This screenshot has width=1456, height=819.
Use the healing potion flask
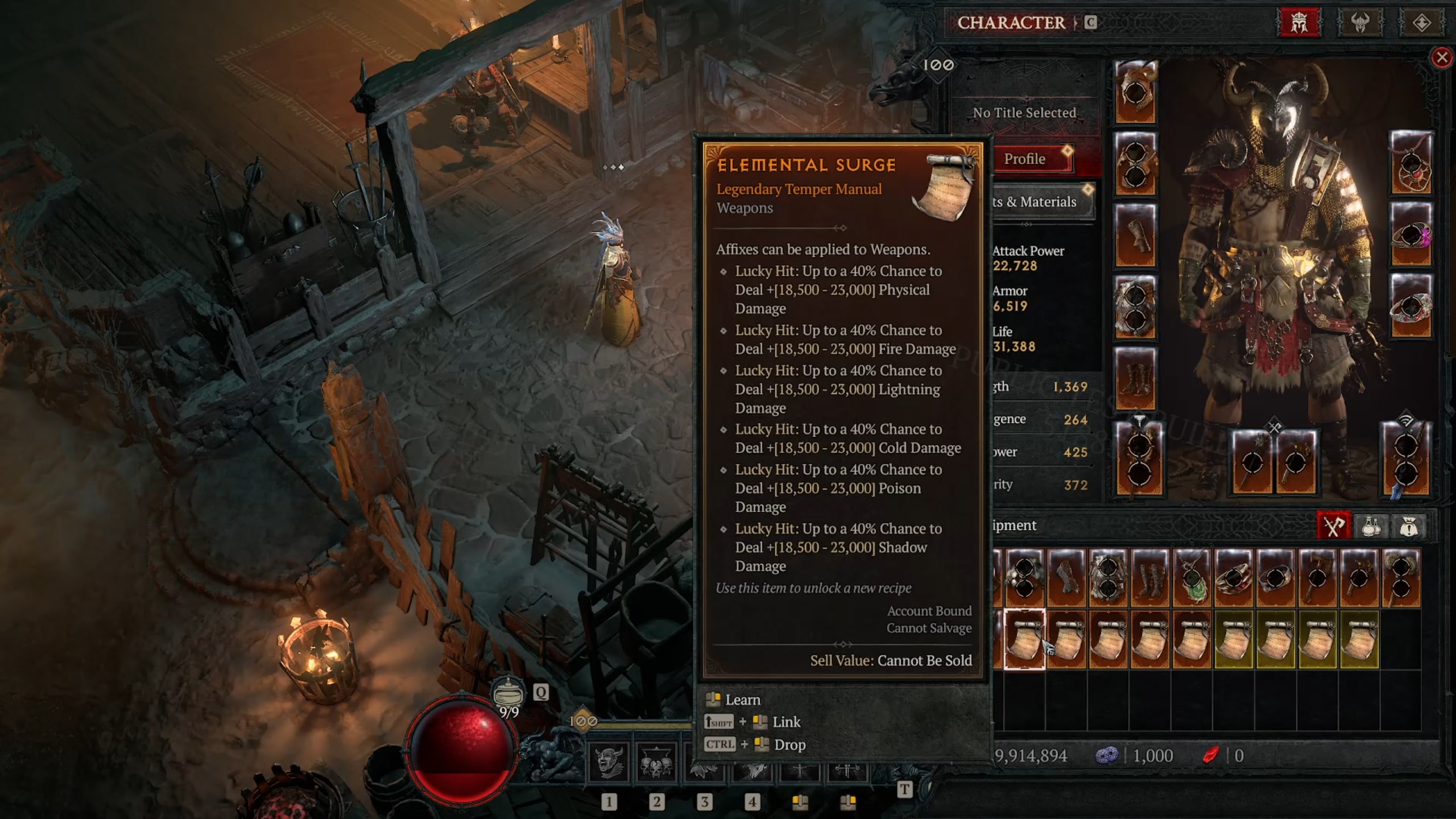[x=508, y=694]
